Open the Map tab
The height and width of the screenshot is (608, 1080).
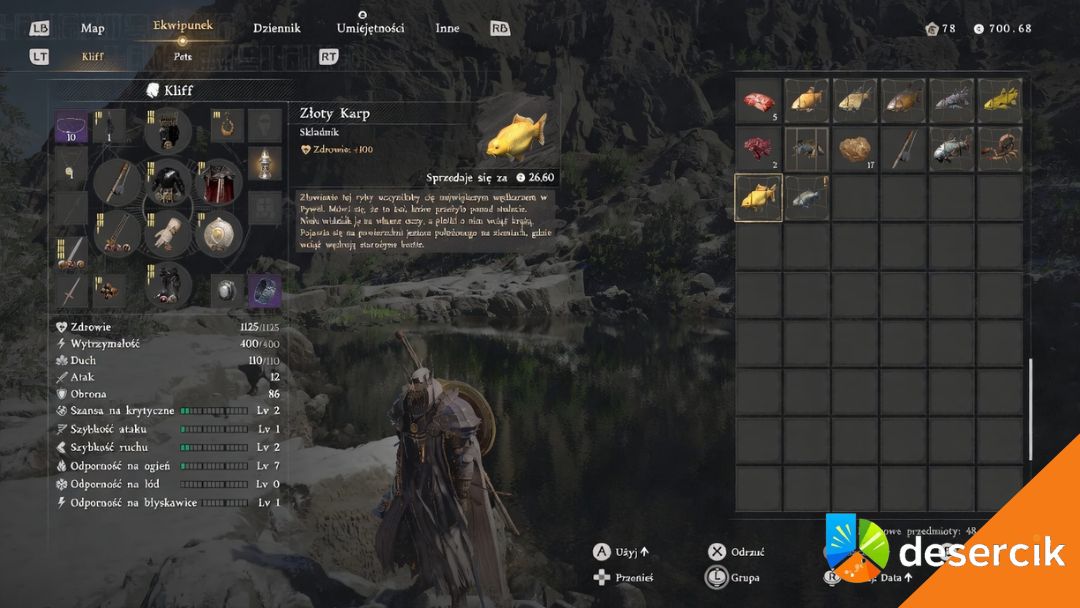click(92, 28)
